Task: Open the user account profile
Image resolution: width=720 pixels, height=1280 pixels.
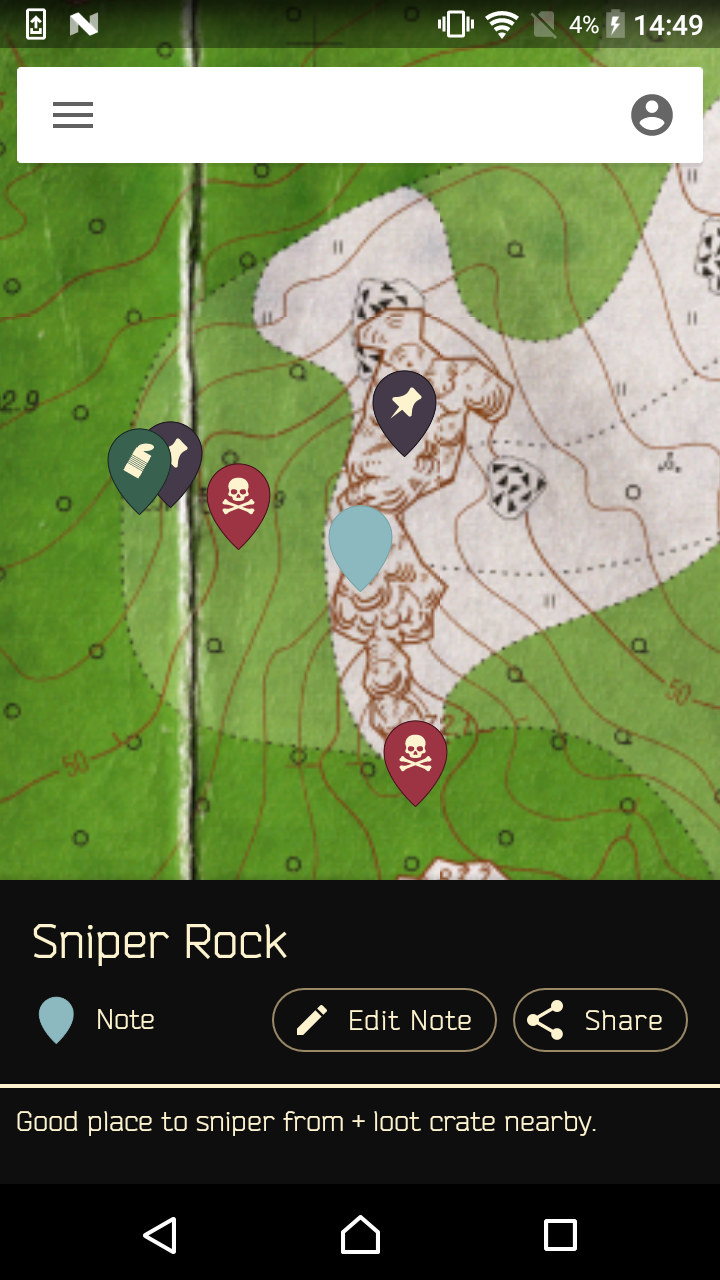Action: [x=651, y=115]
